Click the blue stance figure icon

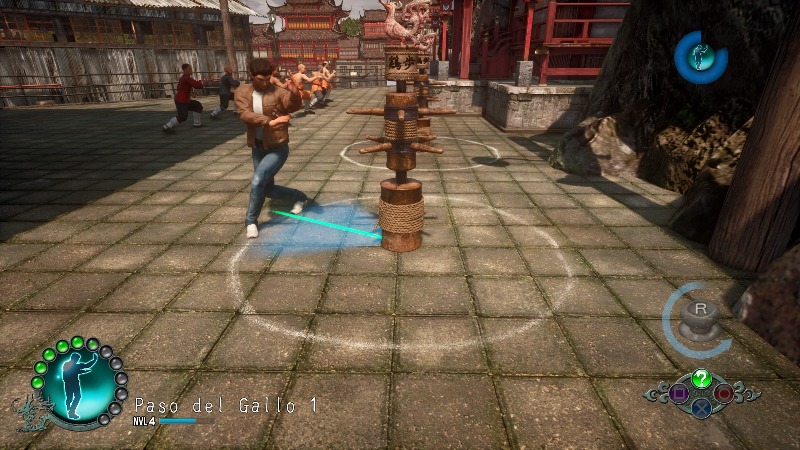(x=700, y=55)
